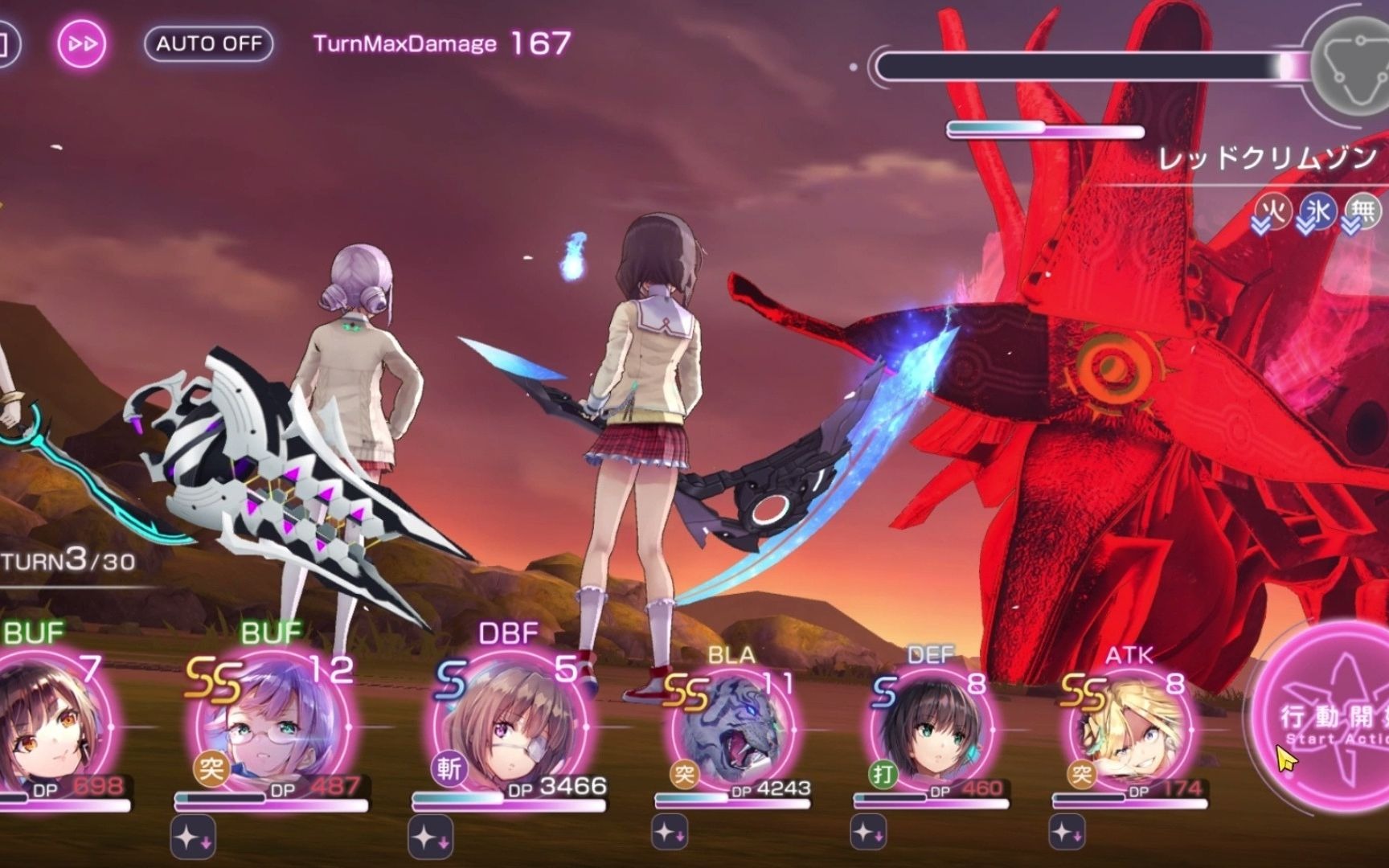1389x868 pixels.
Task: Open the sparkle icon under the ATK character
Action: pyautogui.click(x=1067, y=833)
